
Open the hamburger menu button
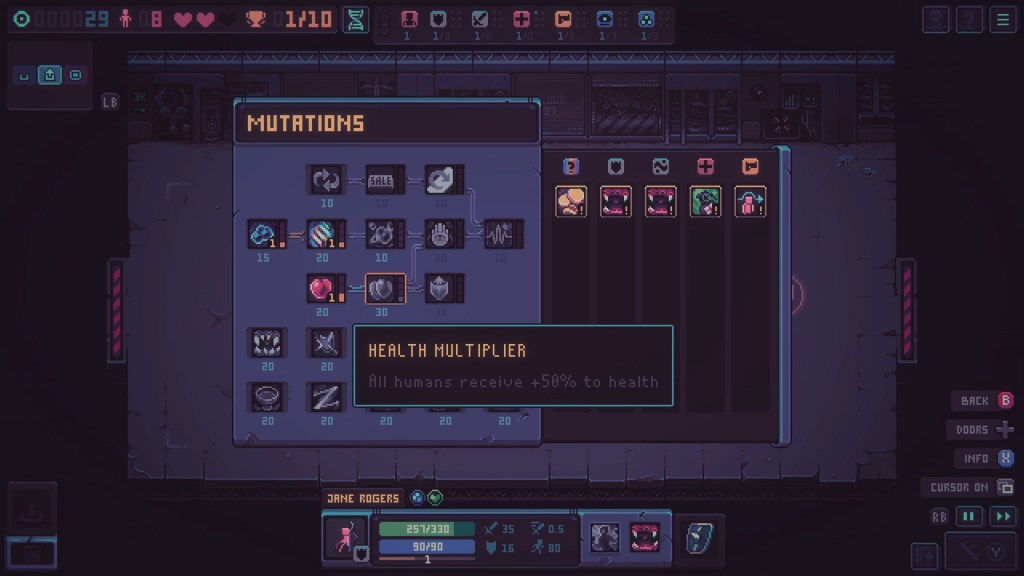[1001, 19]
